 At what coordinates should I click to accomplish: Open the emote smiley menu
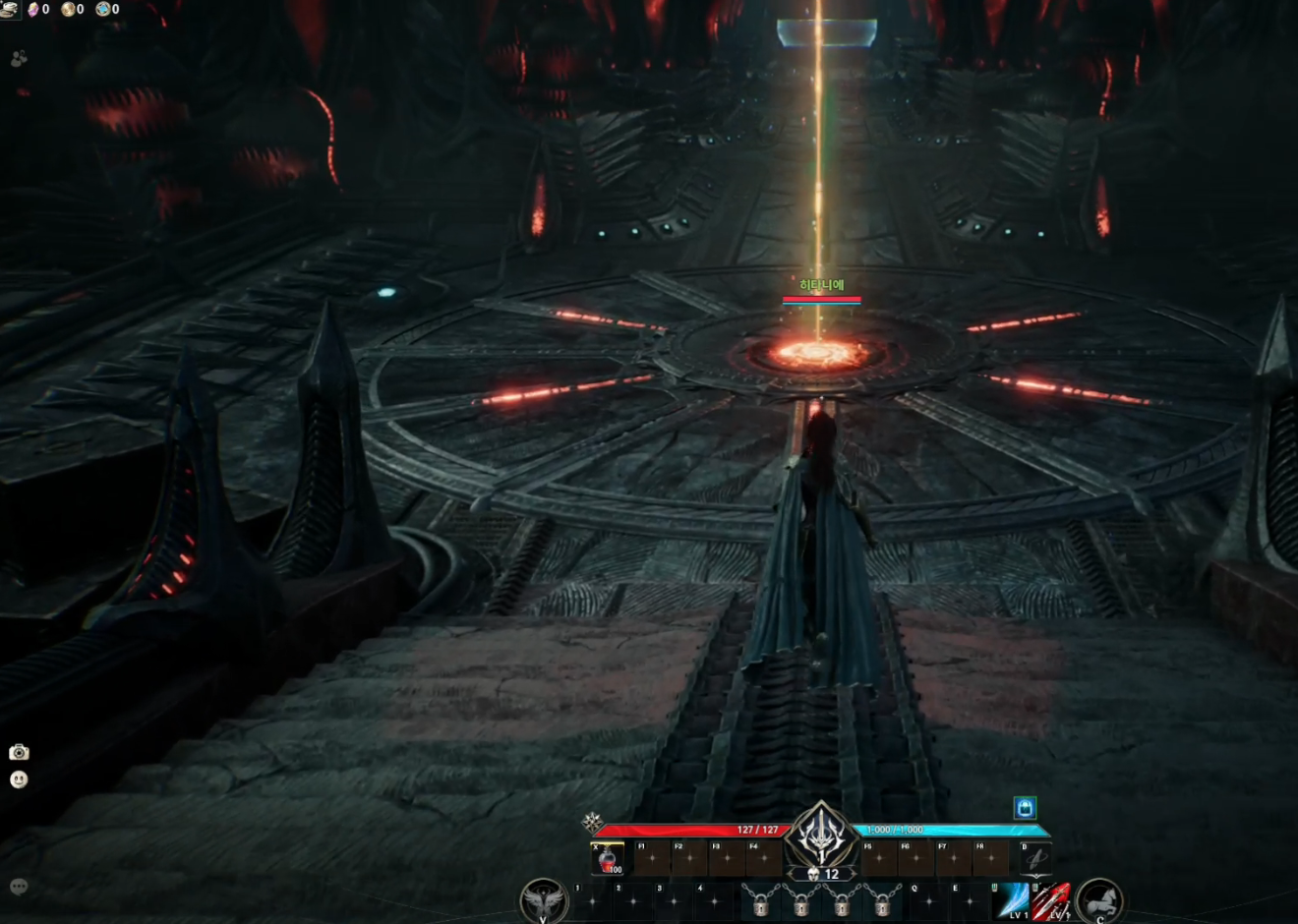19,780
